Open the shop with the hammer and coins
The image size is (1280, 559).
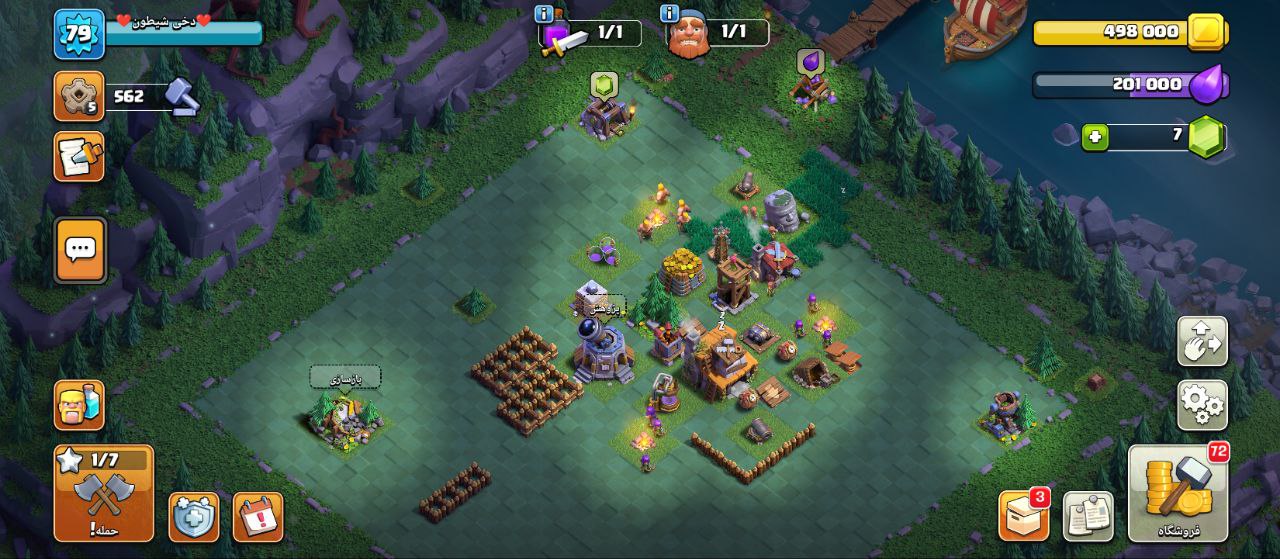[1179, 494]
